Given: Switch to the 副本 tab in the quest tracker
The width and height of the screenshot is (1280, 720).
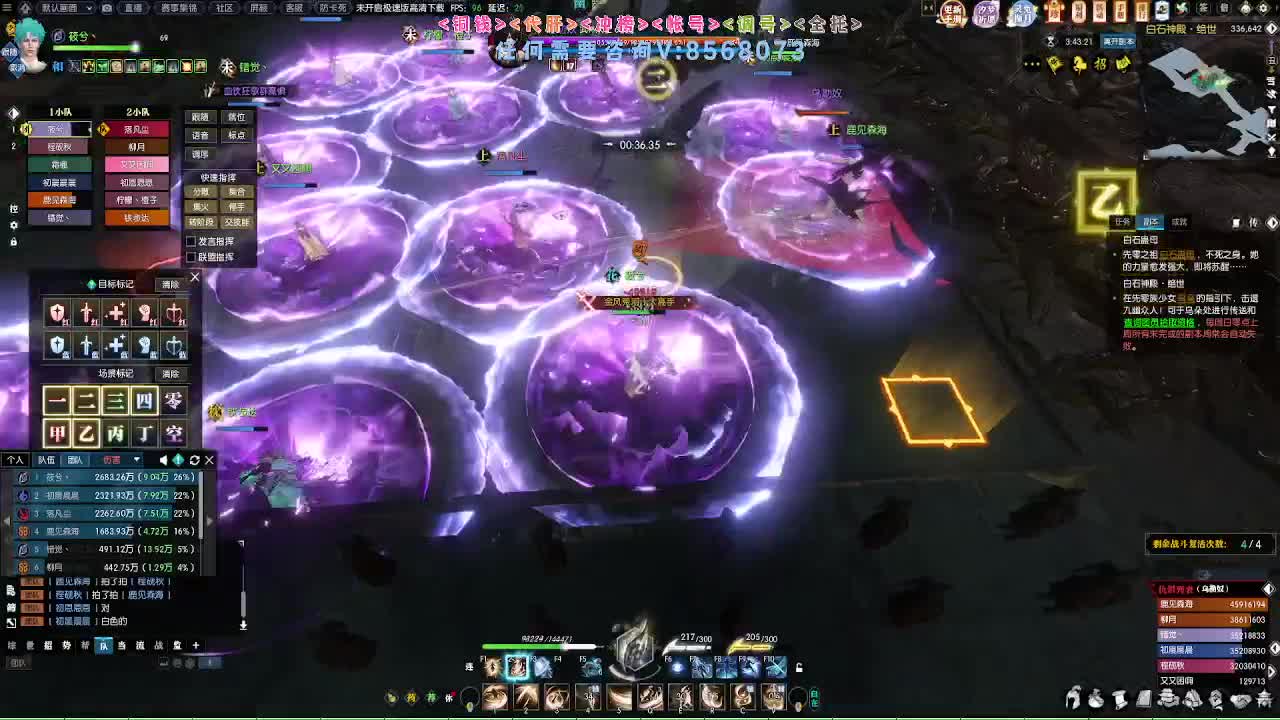Looking at the screenshot, I should pos(1151,220).
